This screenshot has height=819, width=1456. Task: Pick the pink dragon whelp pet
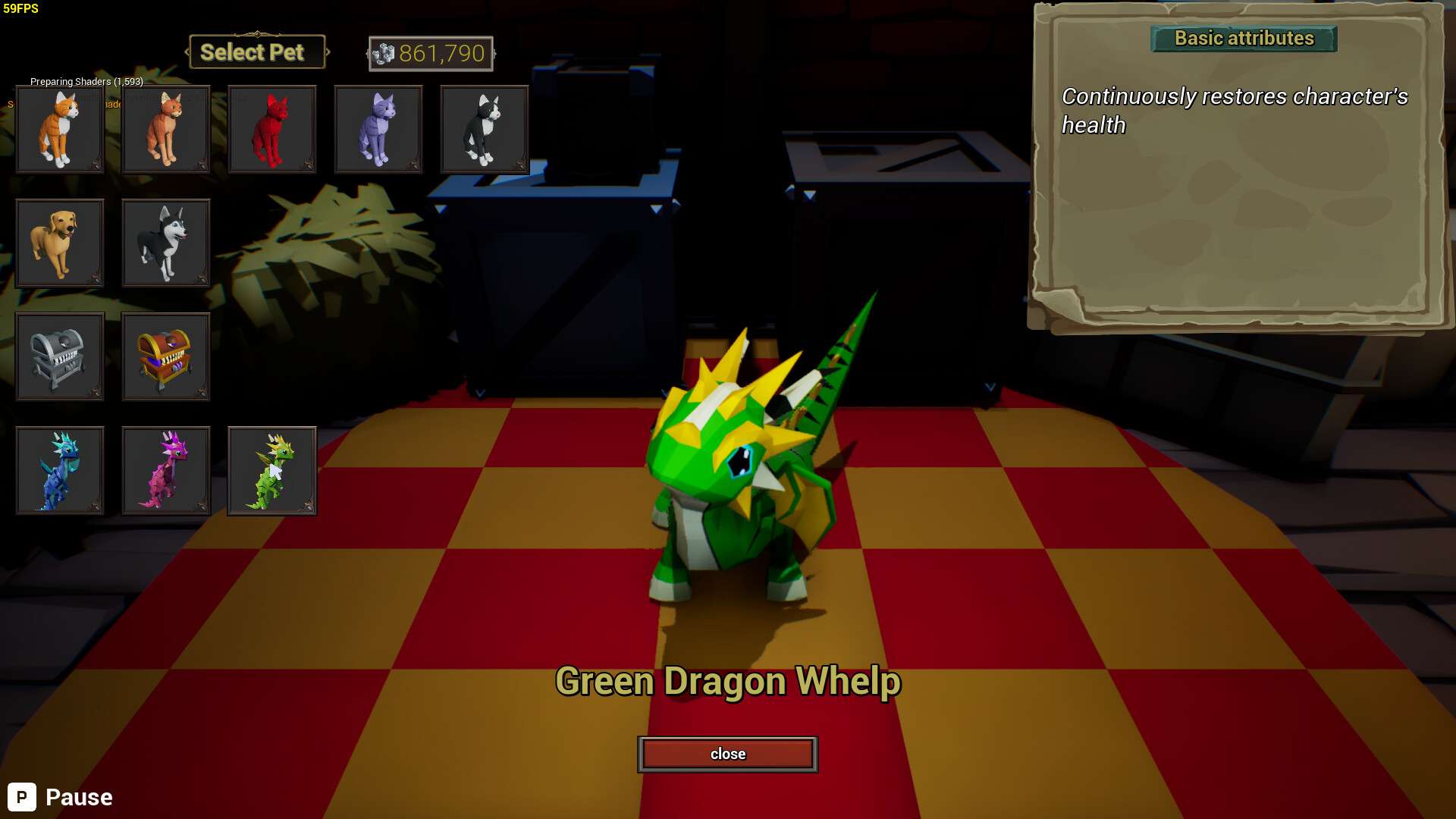(x=166, y=470)
